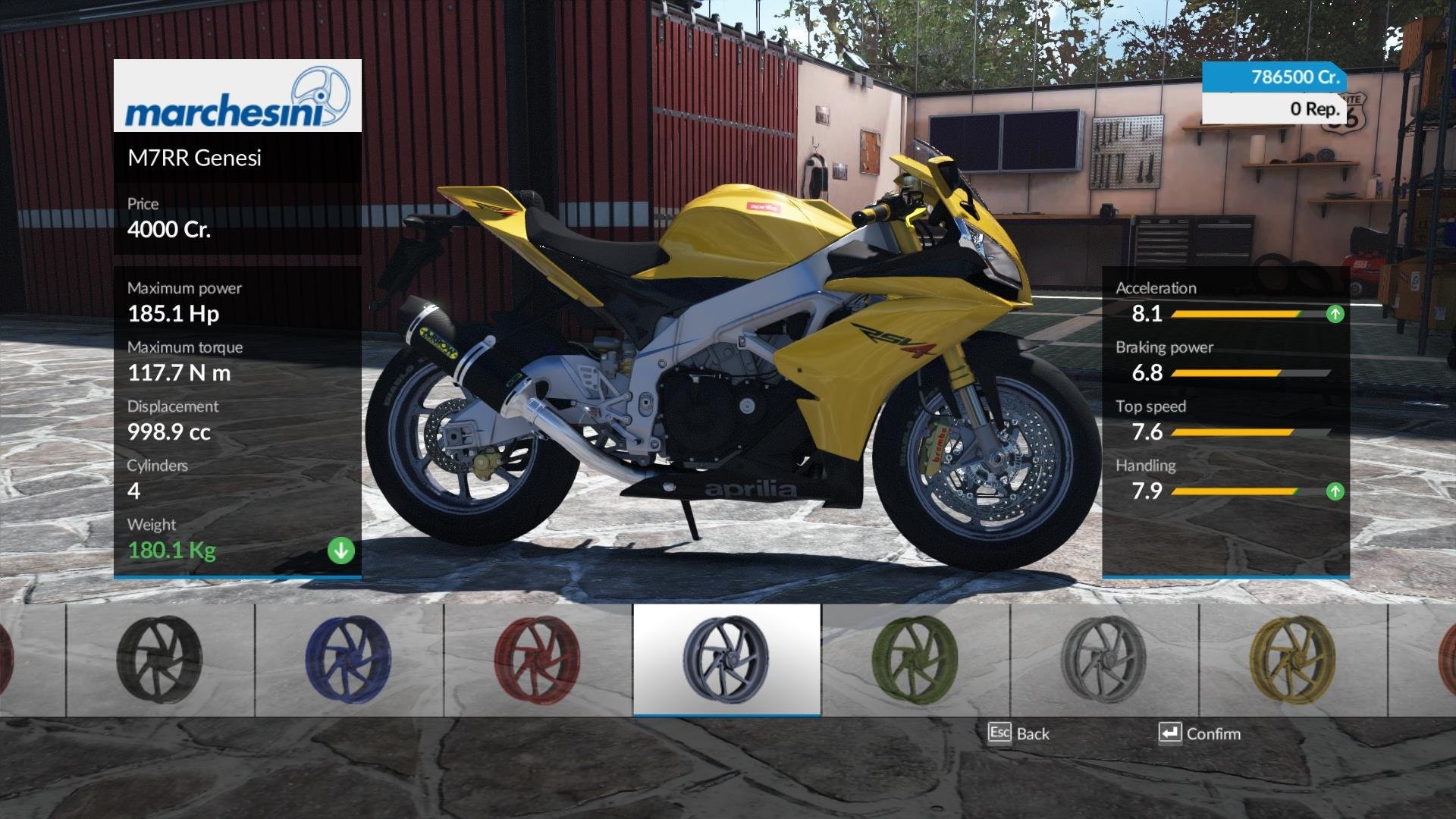Click the Handling improvement indicator

[1335, 491]
